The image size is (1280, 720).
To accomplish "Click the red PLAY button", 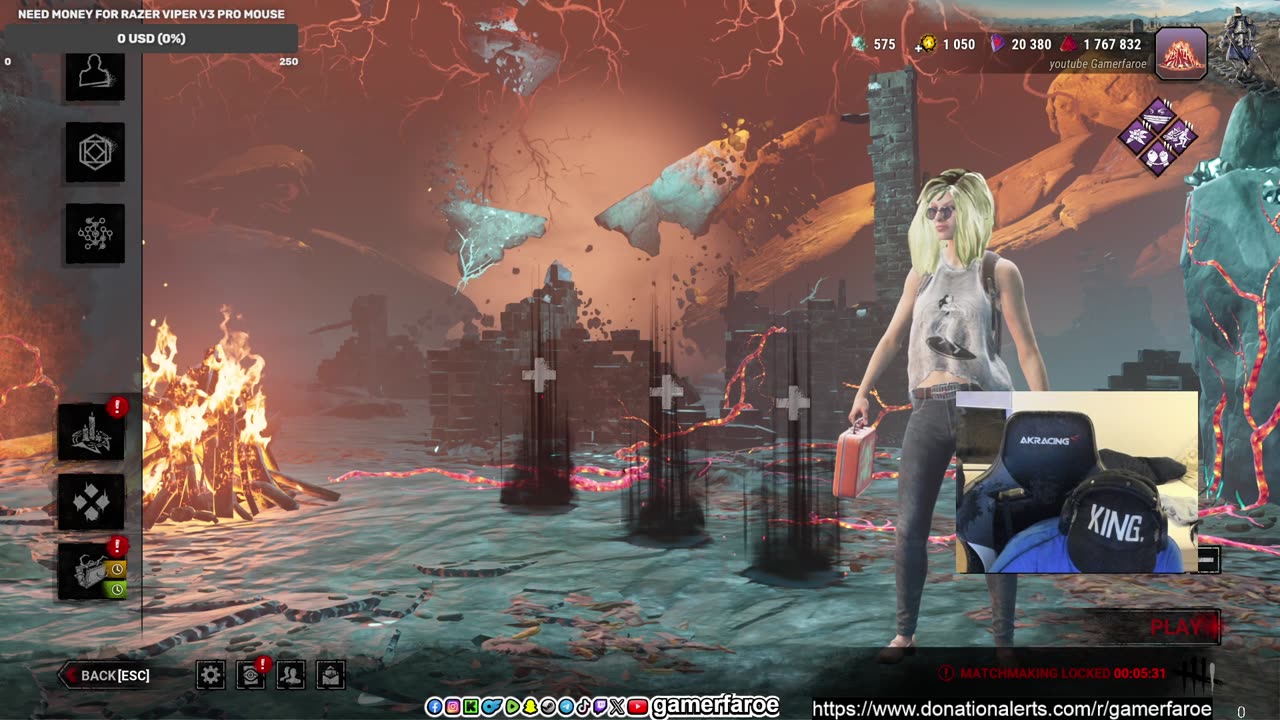I will (x=1180, y=627).
